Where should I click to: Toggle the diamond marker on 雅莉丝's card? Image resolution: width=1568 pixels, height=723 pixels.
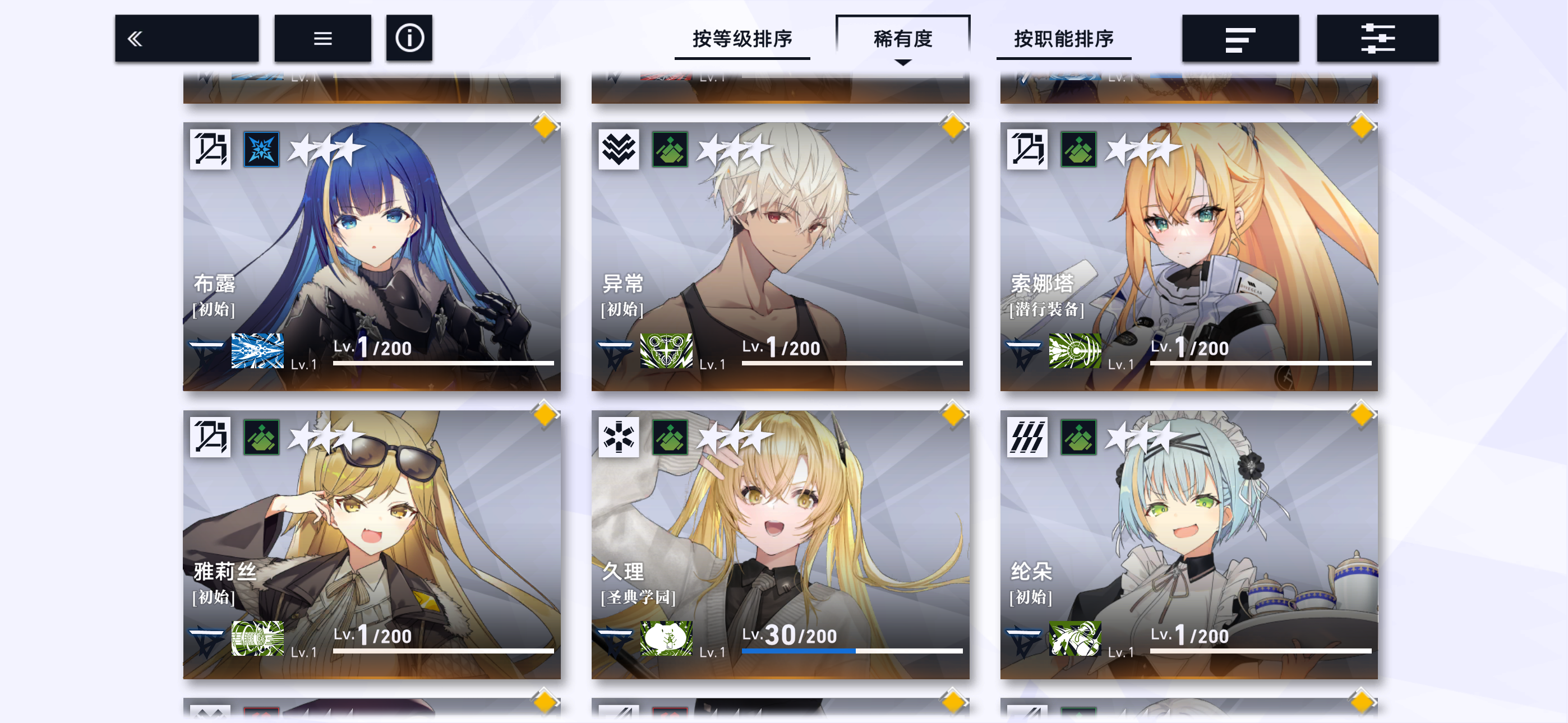[x=546, y=416]
